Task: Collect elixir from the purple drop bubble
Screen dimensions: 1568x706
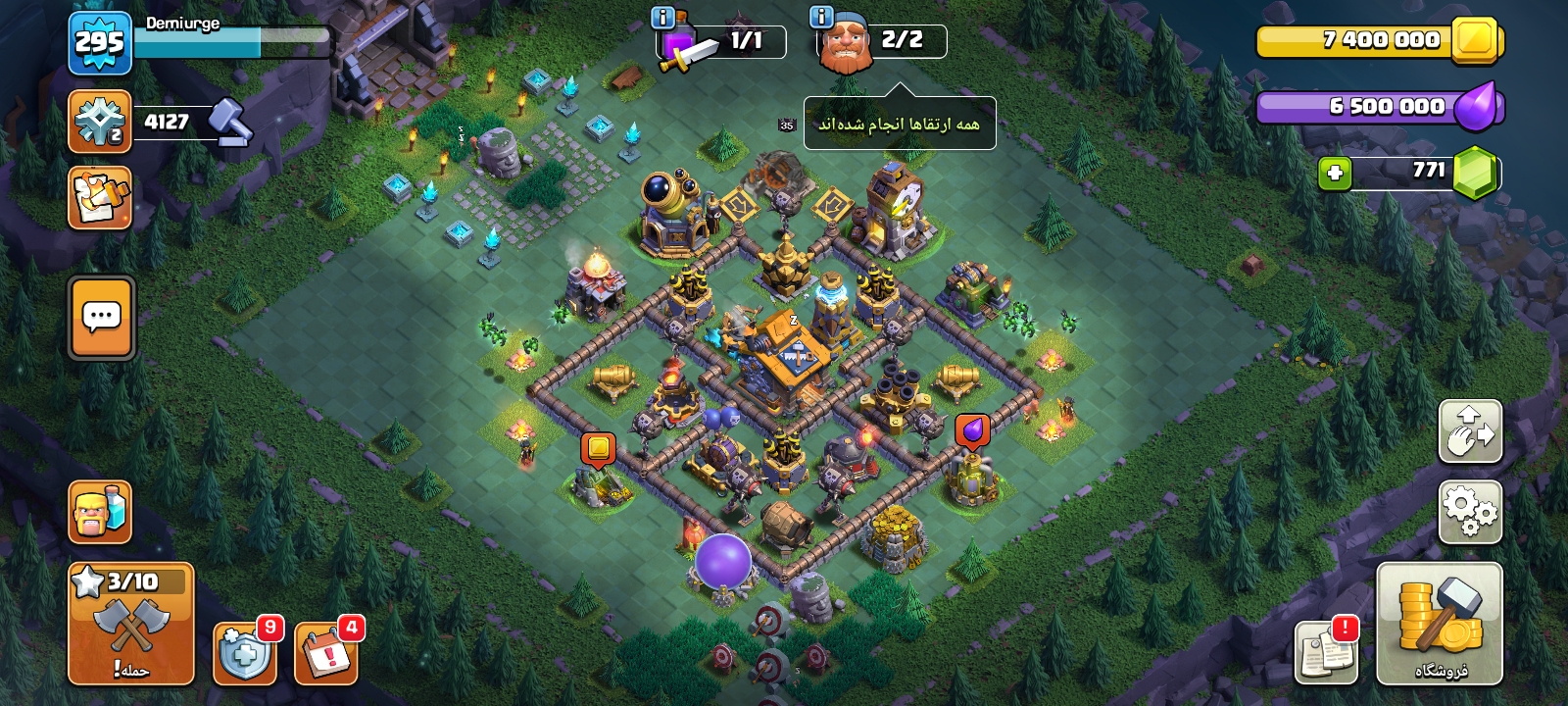Action: [x=971, y=429]
